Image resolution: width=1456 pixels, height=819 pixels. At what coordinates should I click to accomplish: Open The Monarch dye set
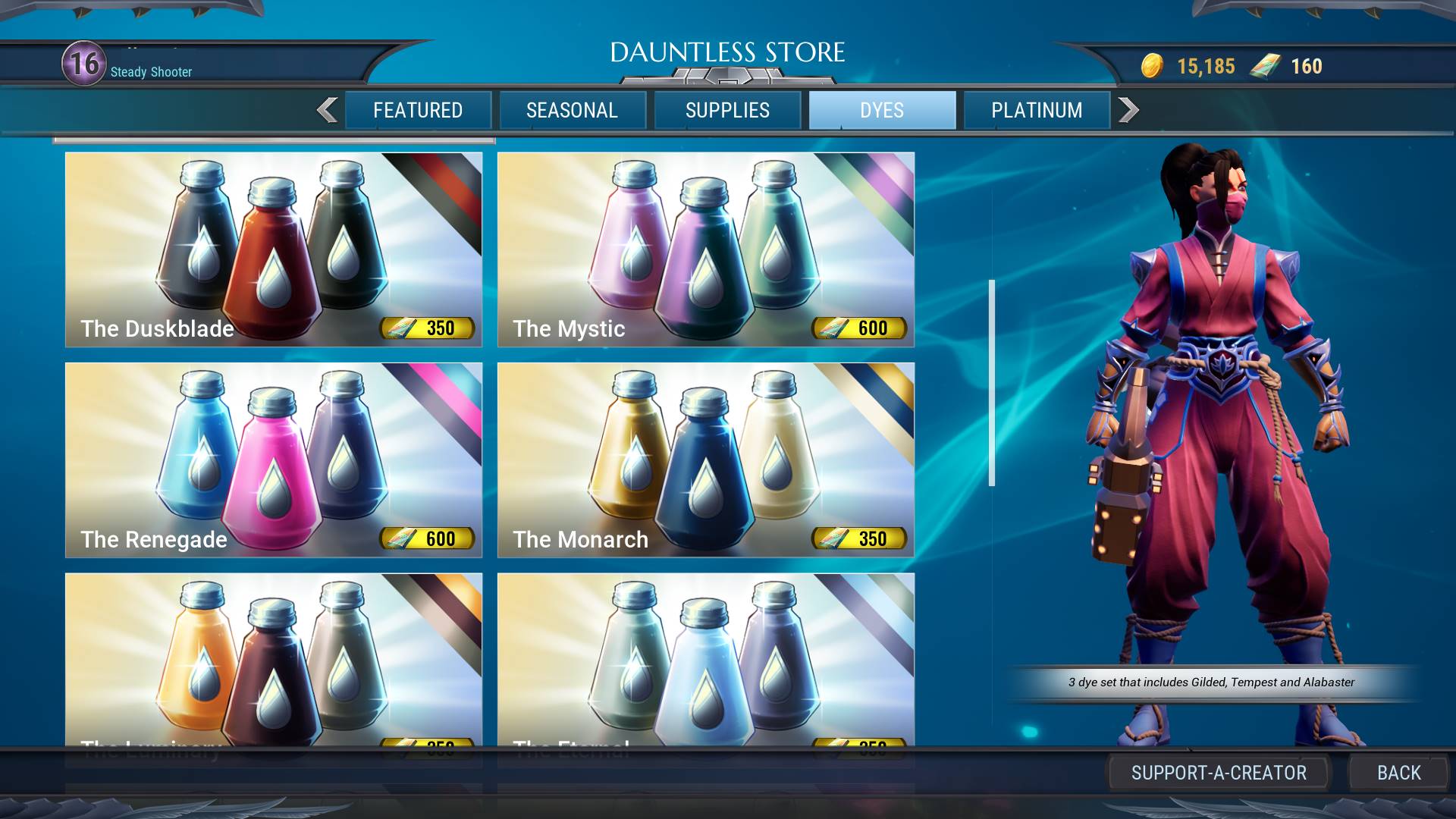tap(705, 460)
